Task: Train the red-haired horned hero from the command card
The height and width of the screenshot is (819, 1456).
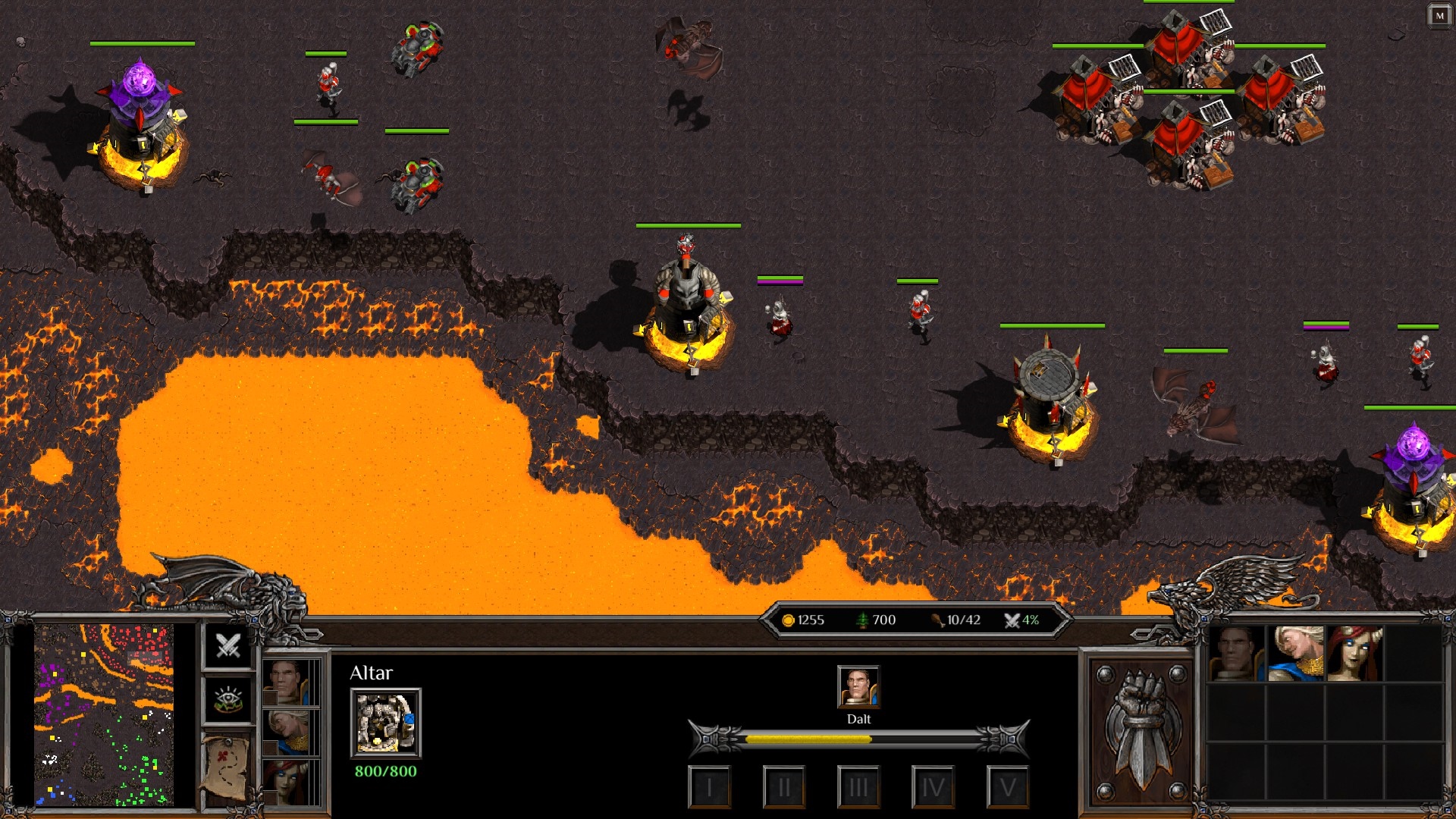Action: click(x=1354, y=654)
